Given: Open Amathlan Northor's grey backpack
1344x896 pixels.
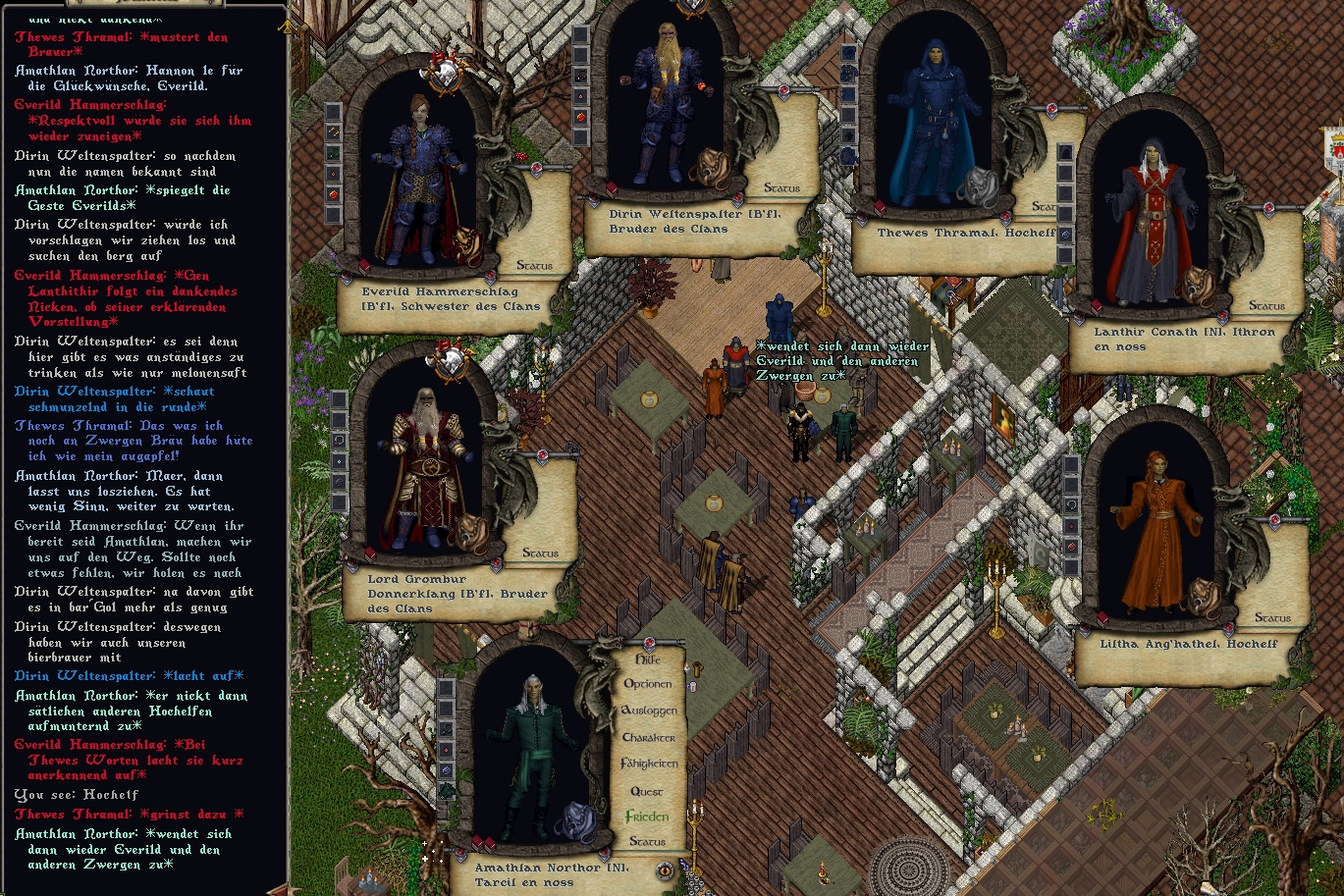Looking at the screenshot, I should [x=578, y=819].
